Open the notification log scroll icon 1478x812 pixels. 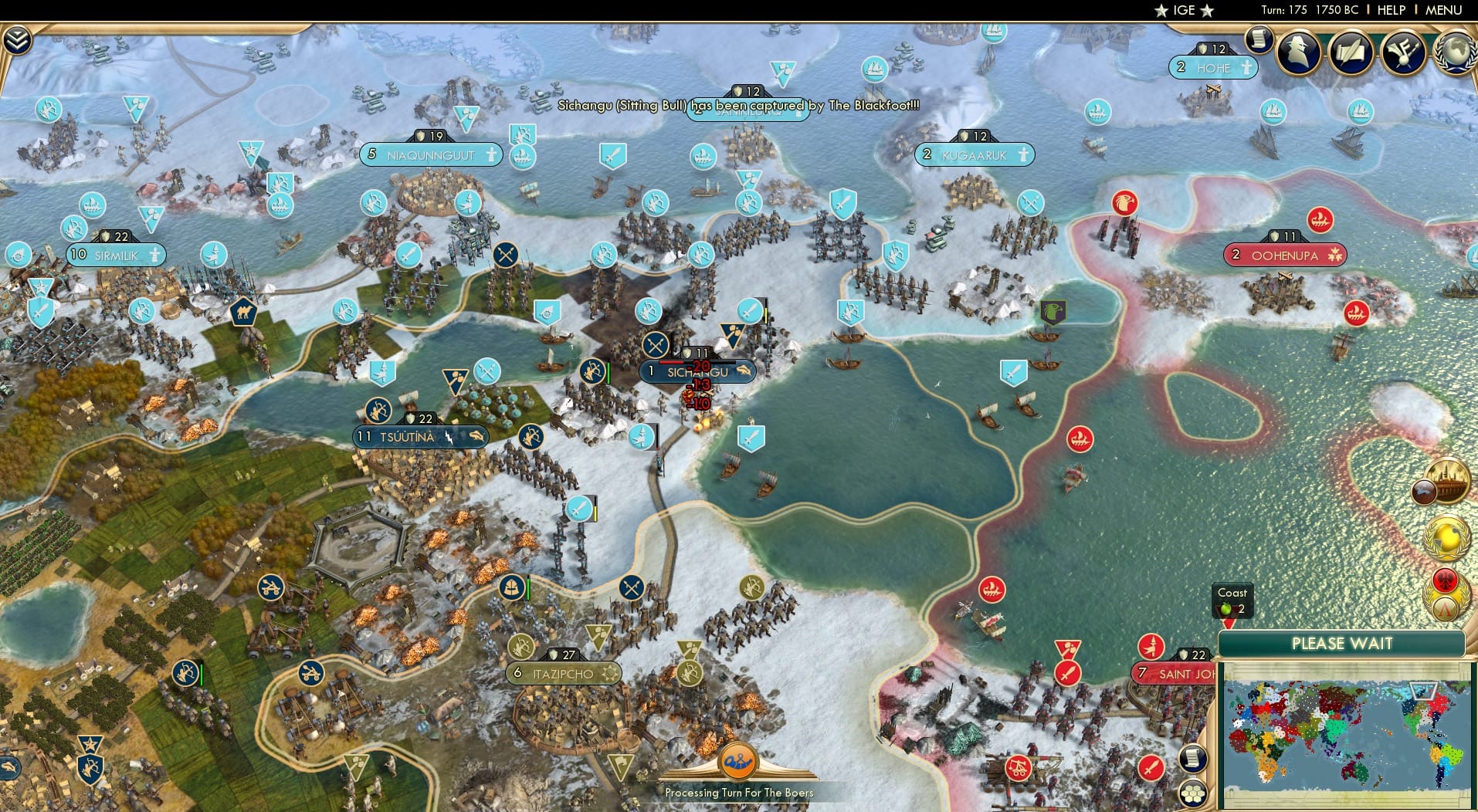(1259, 39)
